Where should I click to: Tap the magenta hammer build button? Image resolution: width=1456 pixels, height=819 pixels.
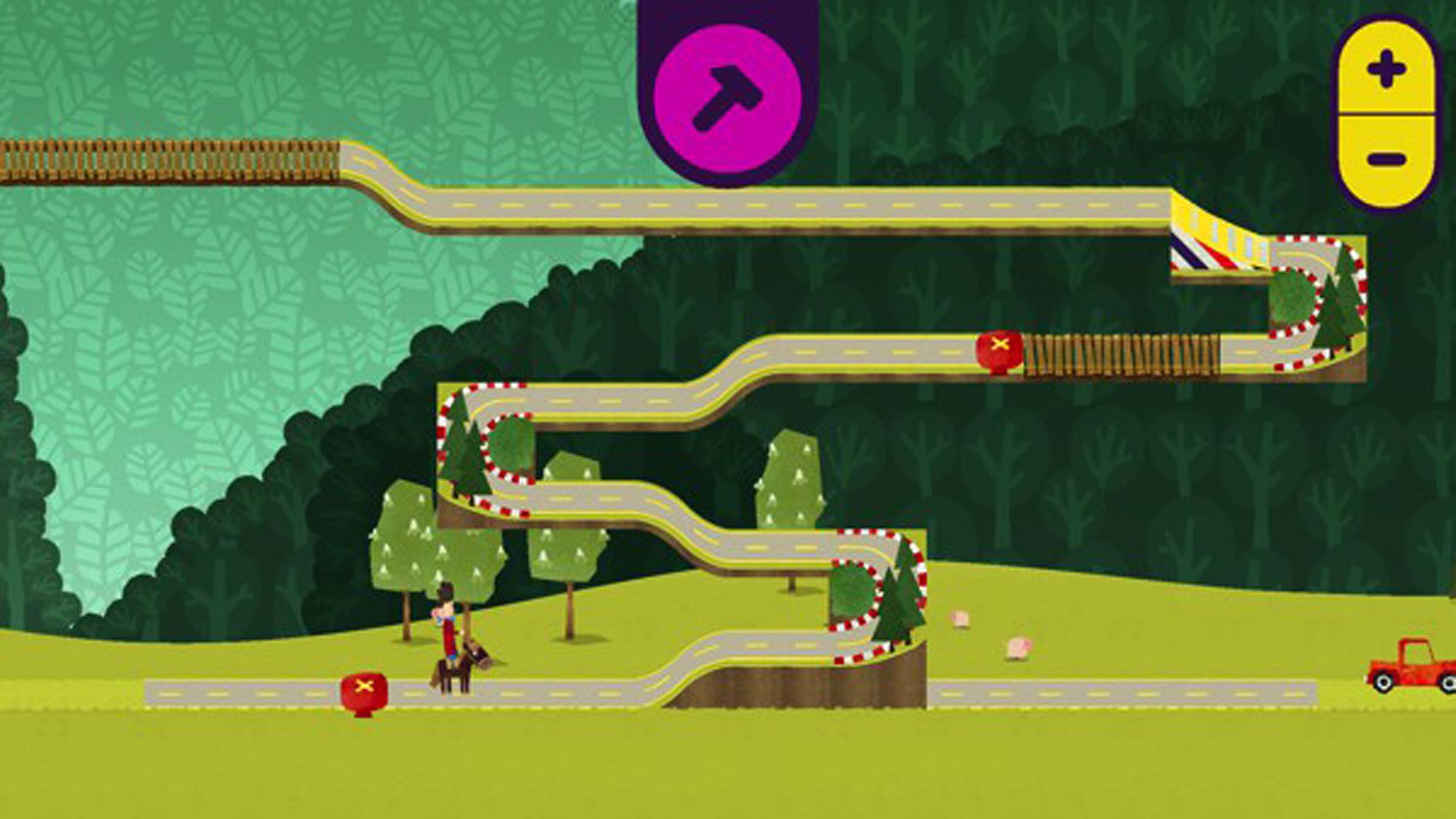[x=727, y=98]
